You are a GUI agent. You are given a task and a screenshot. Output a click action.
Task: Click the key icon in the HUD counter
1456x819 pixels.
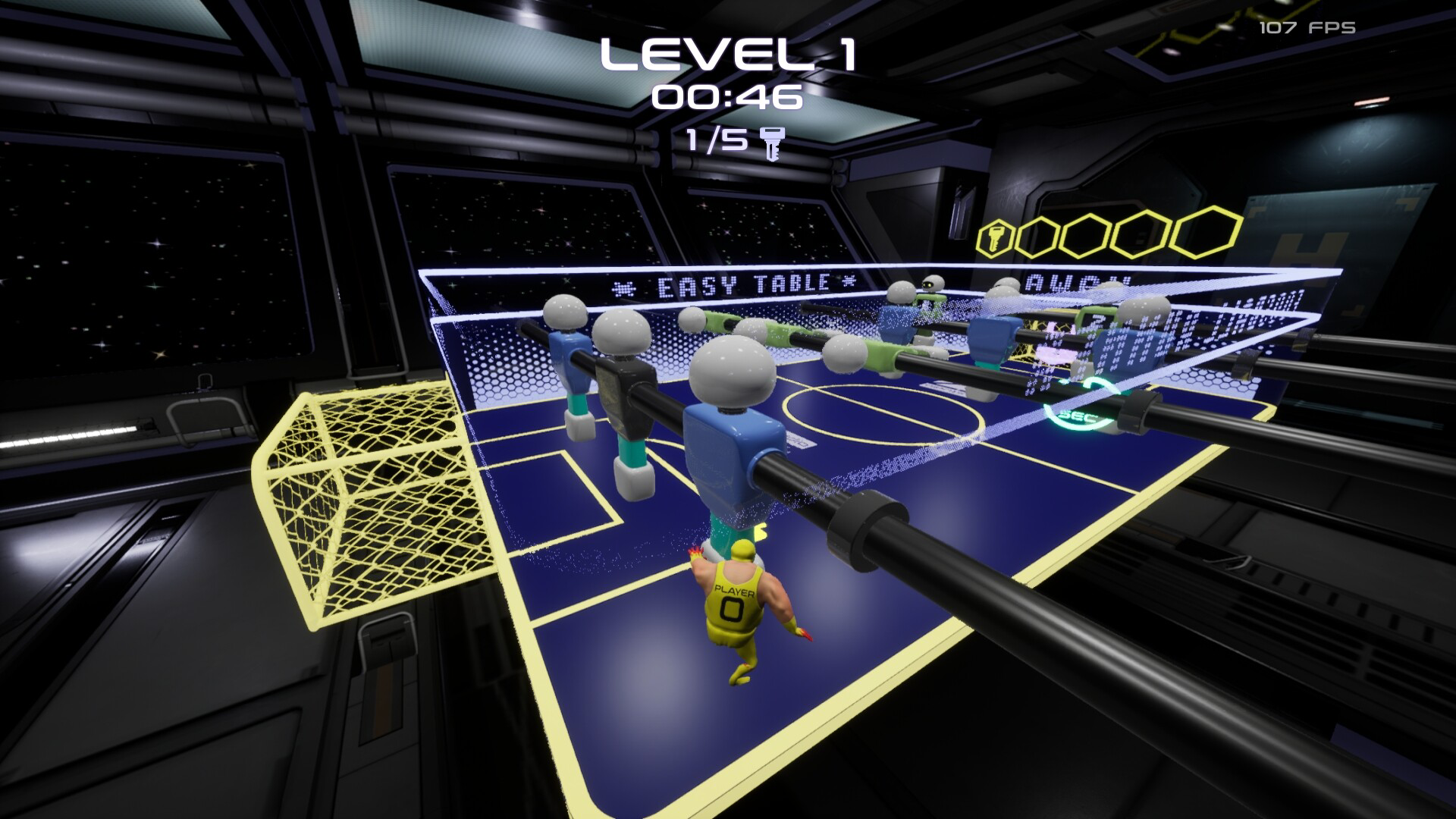pos(772,143)
